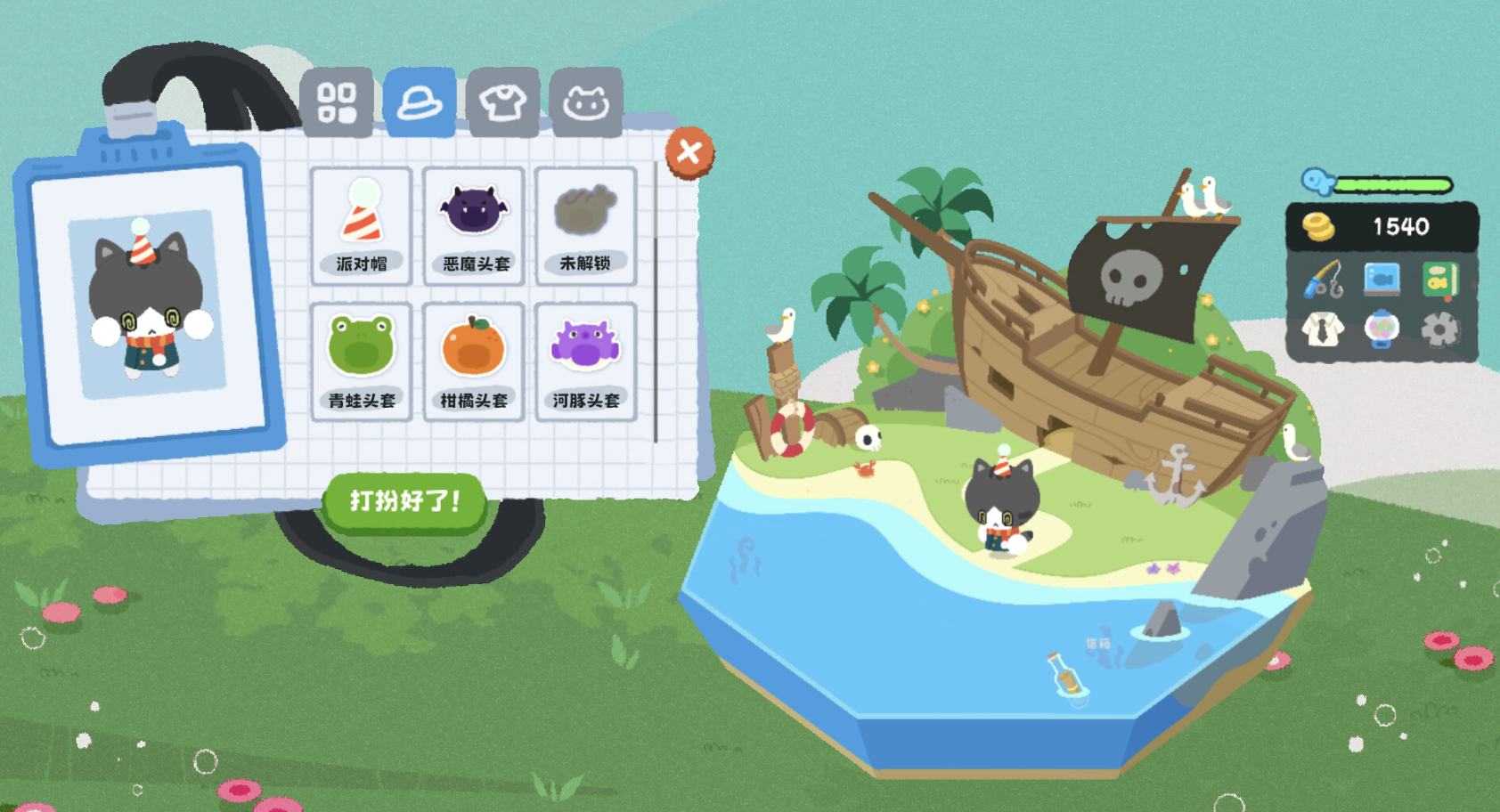Open the shirt-and-tie wardrobe icon
The width and height of the screenshot is (1500, 812).
1324,330
